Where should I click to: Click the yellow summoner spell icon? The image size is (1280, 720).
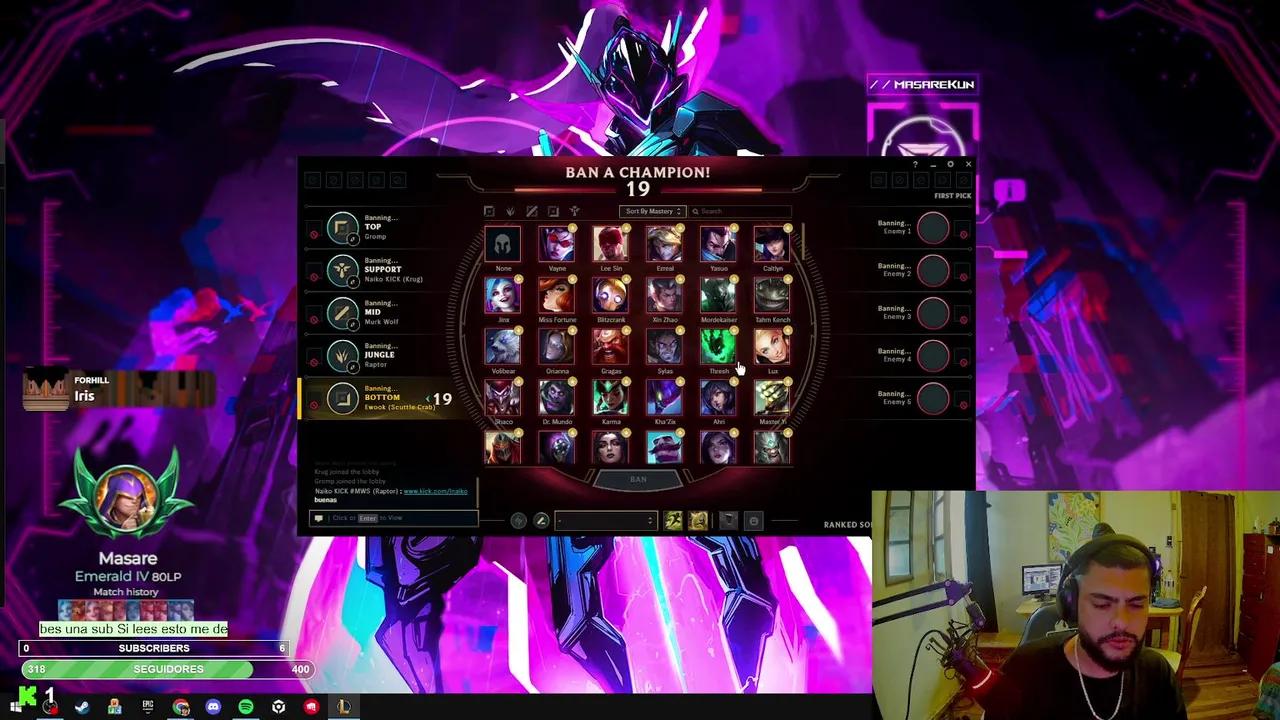[x=699, y=520]
